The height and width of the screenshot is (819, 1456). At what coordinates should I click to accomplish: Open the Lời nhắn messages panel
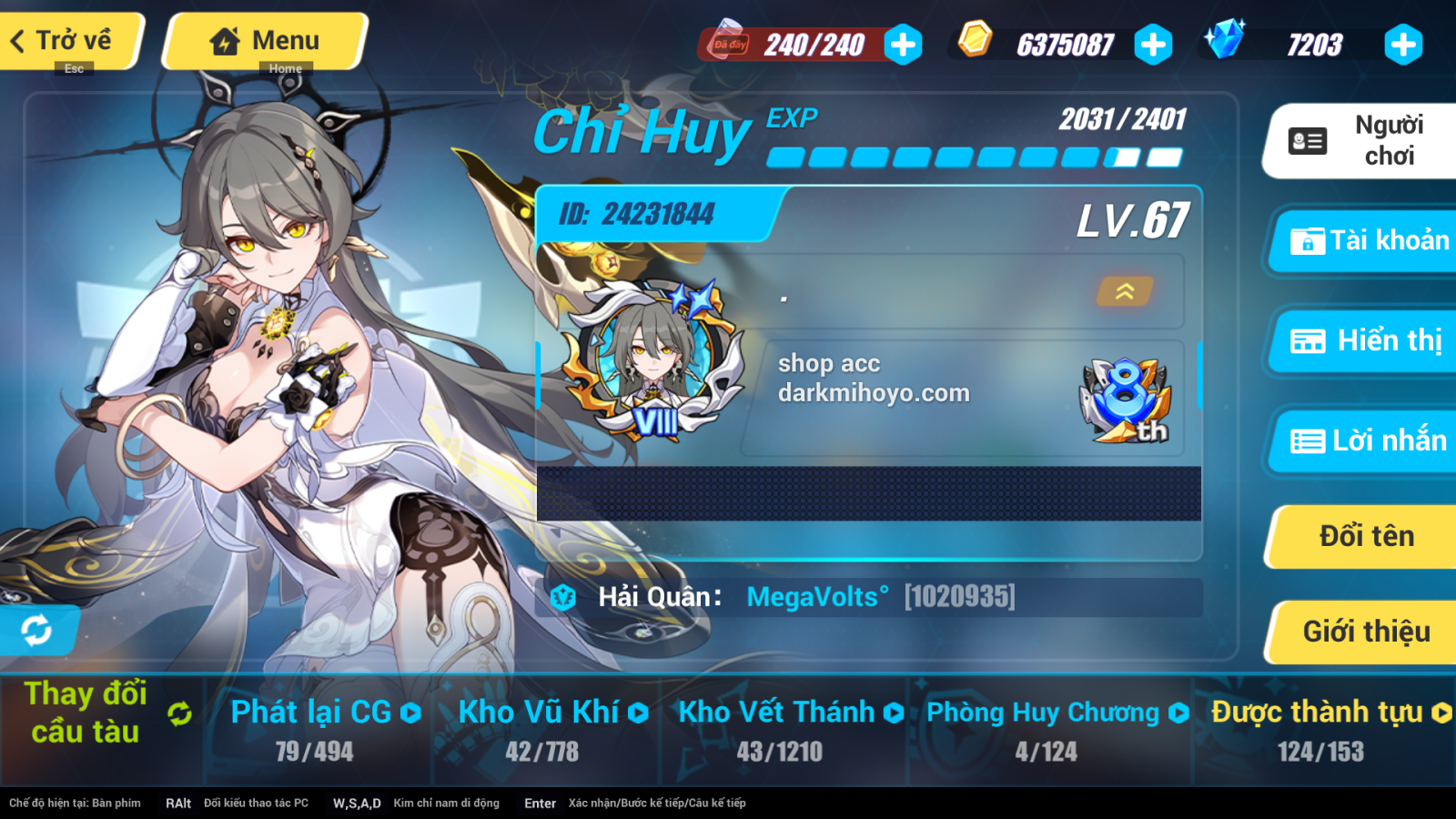pos(1364,441)
